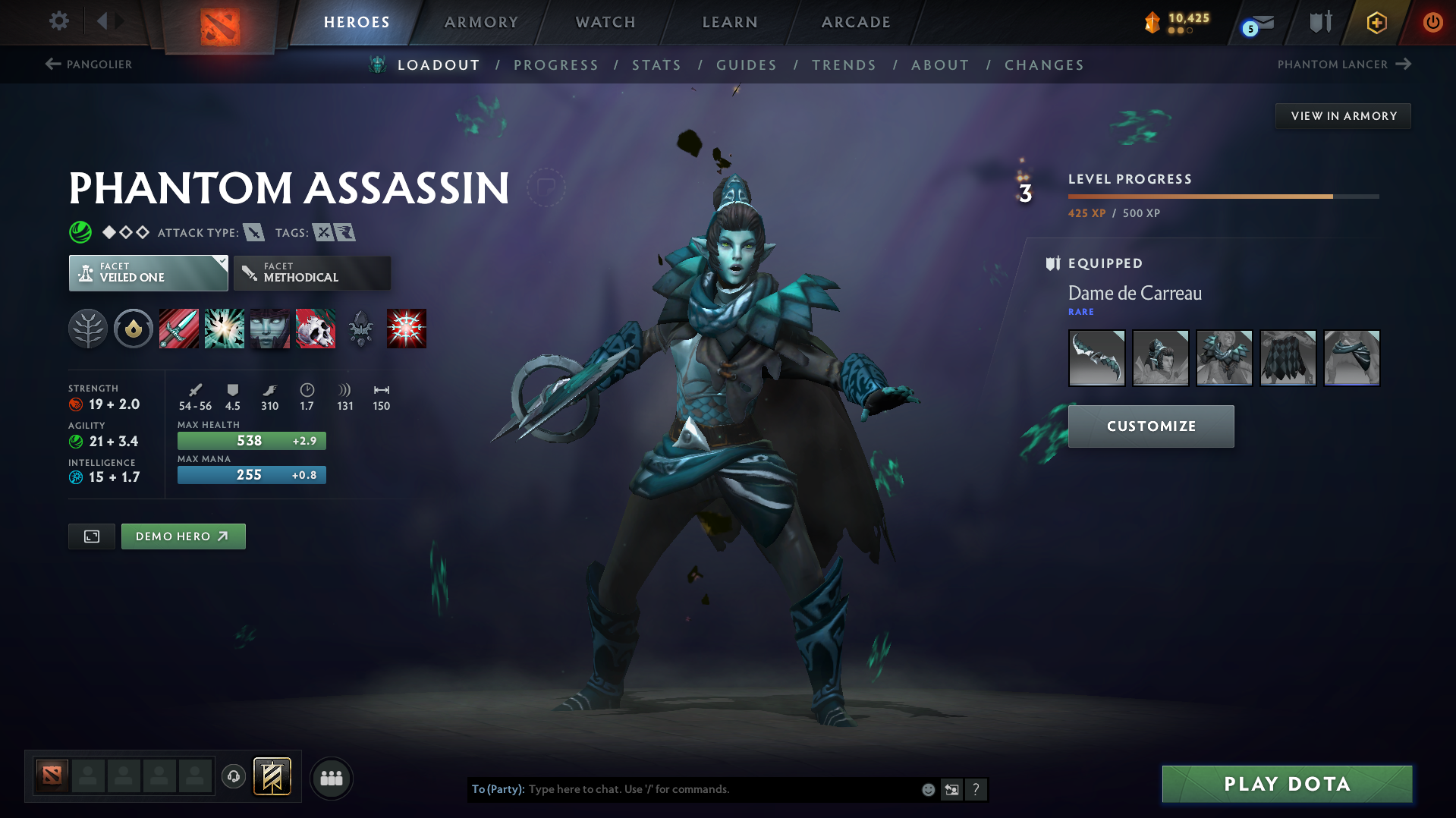The image size is (1456, 818).
Task: Switch to the Methodical facet
Action: pos(312,272)
